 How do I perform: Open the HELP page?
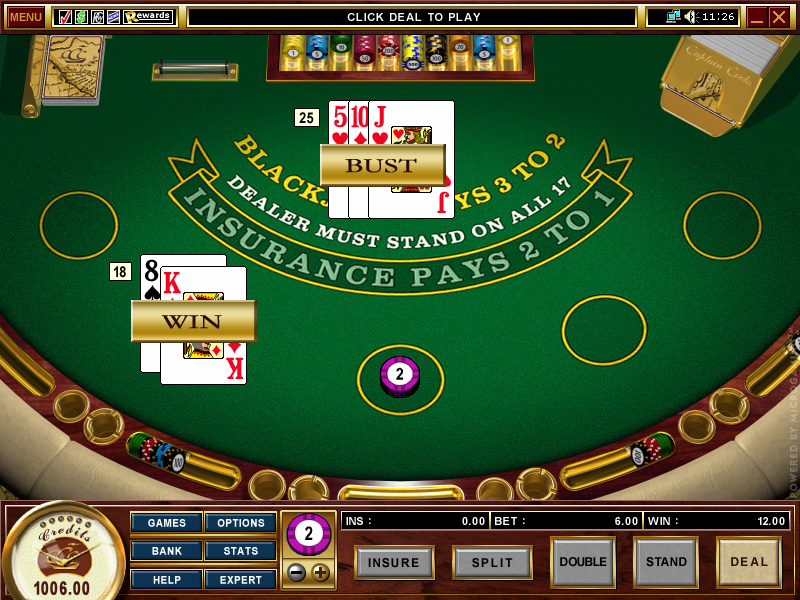pyautogui.click(x=166, y=579)
